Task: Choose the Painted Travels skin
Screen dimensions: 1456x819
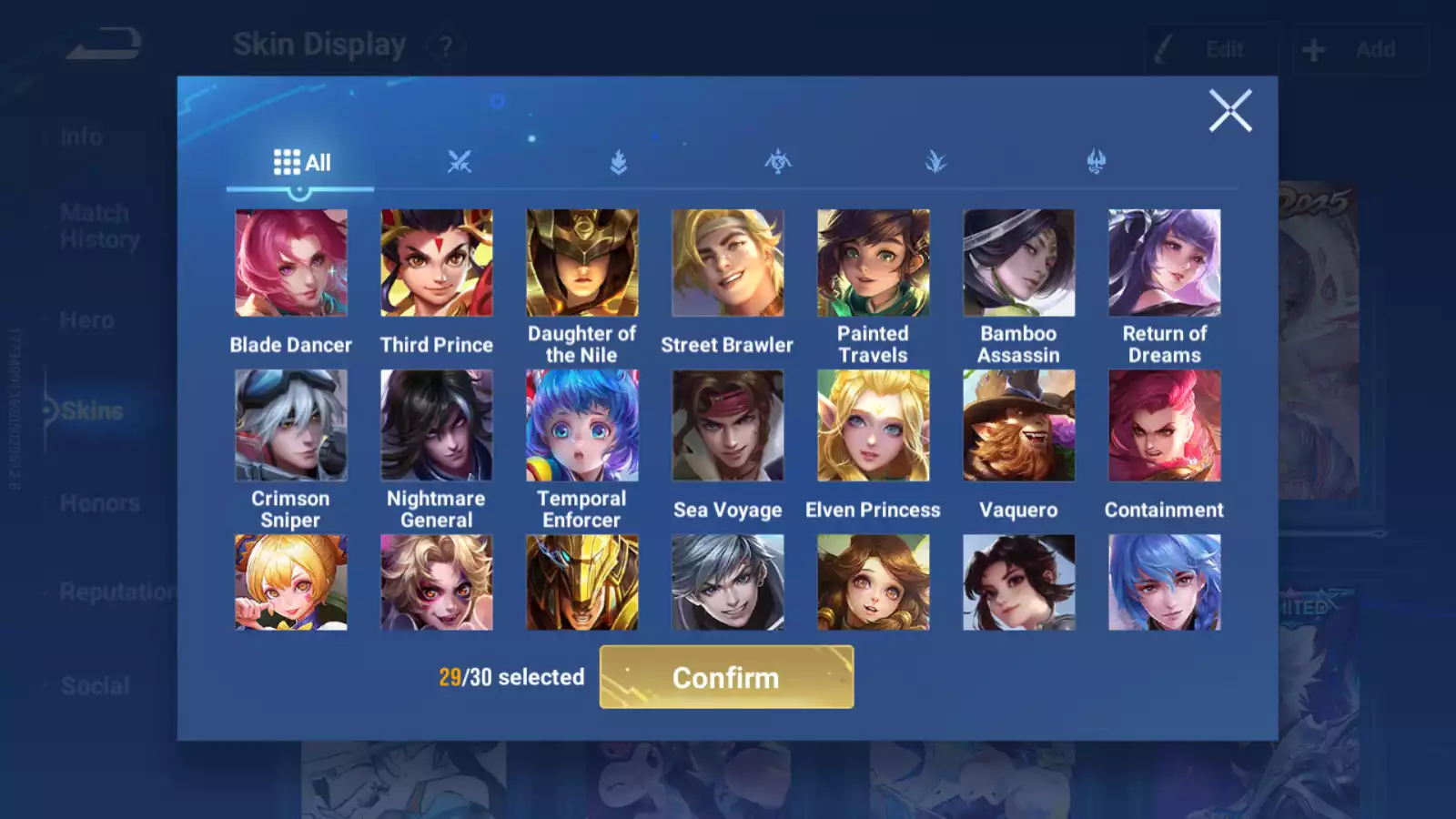Action: pos(873,263)
